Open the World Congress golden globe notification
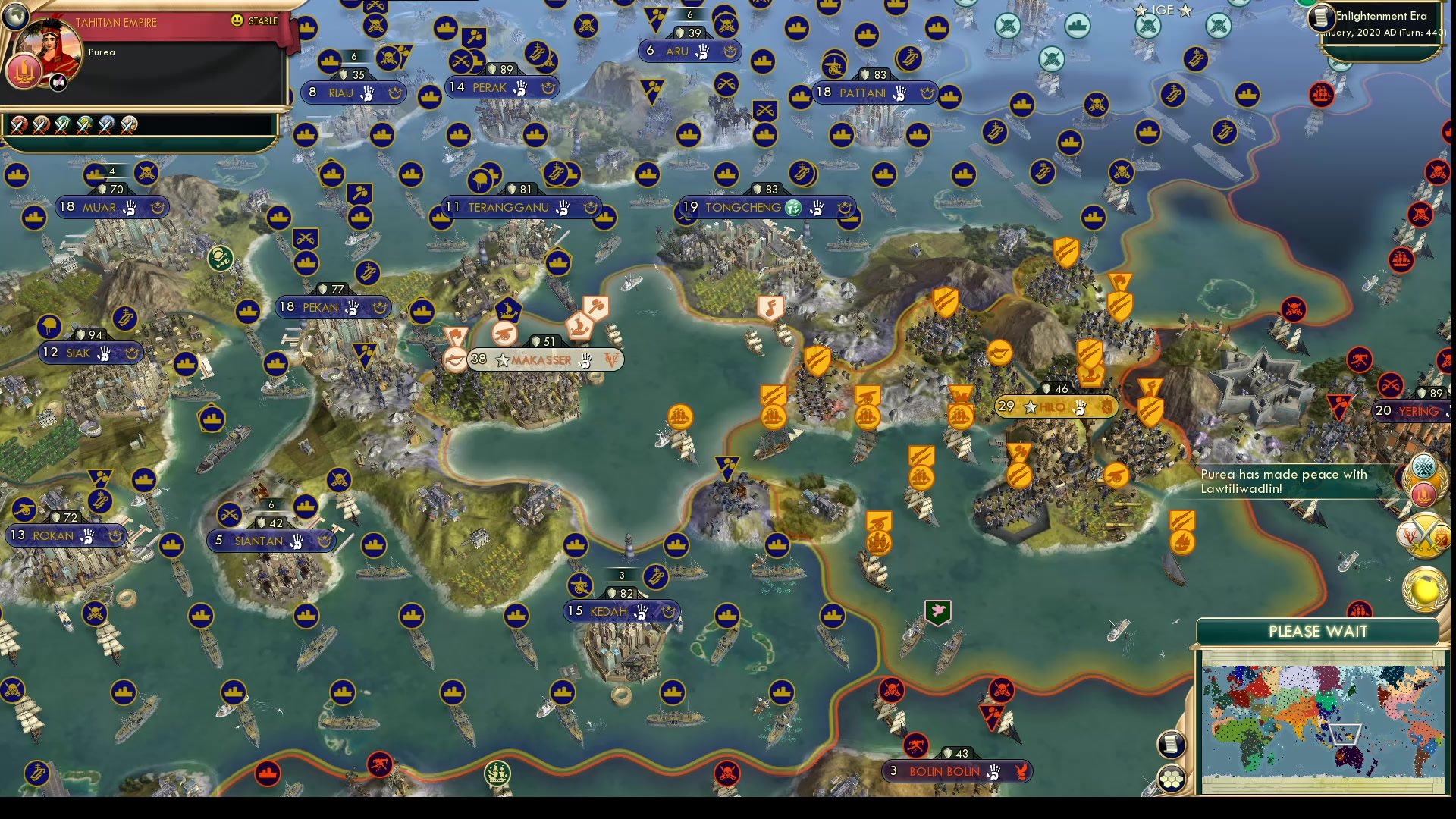The image size is (1456, 819). tap(1423, 587)
